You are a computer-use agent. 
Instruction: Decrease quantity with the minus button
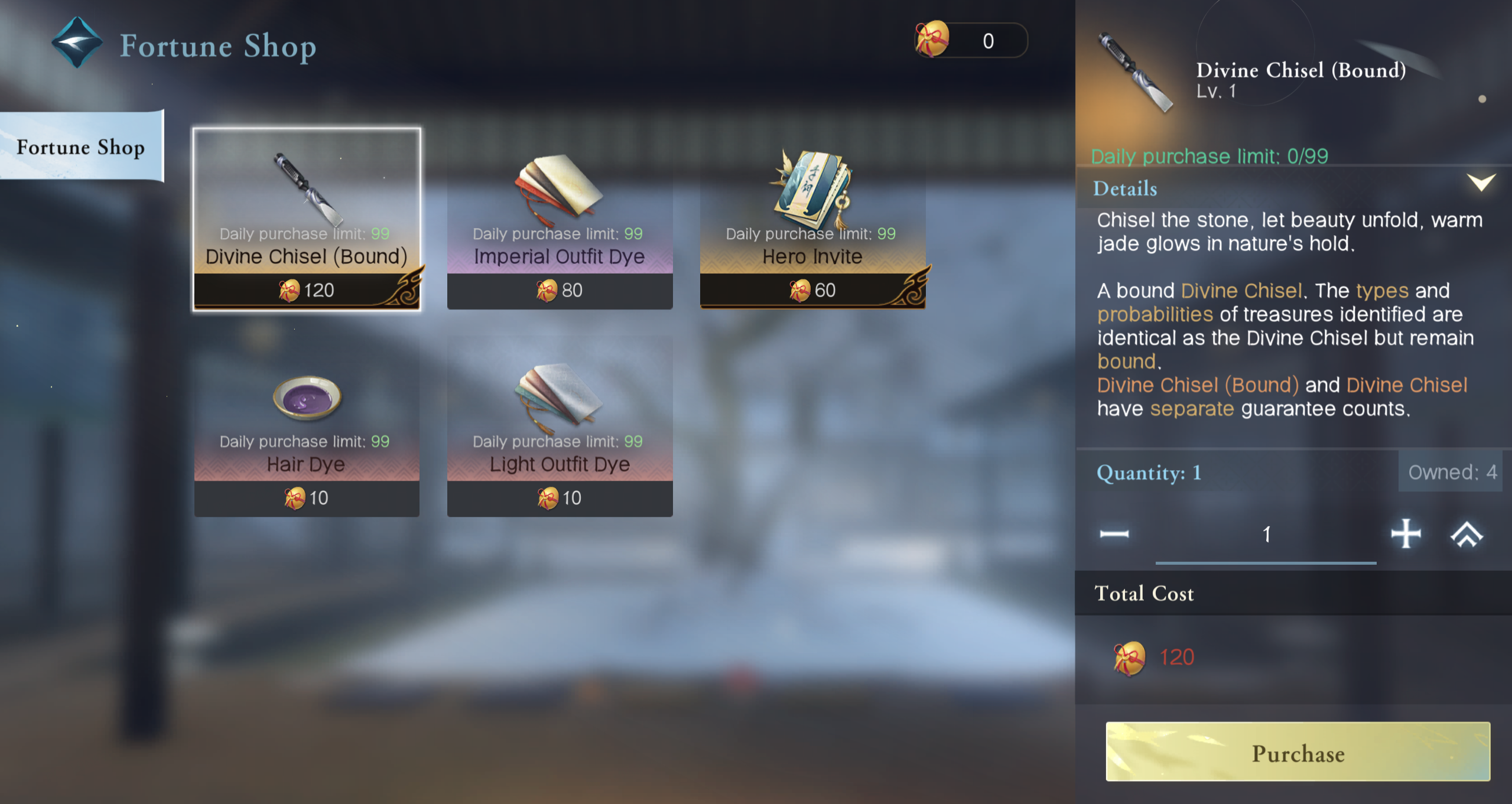[1114, 535]
